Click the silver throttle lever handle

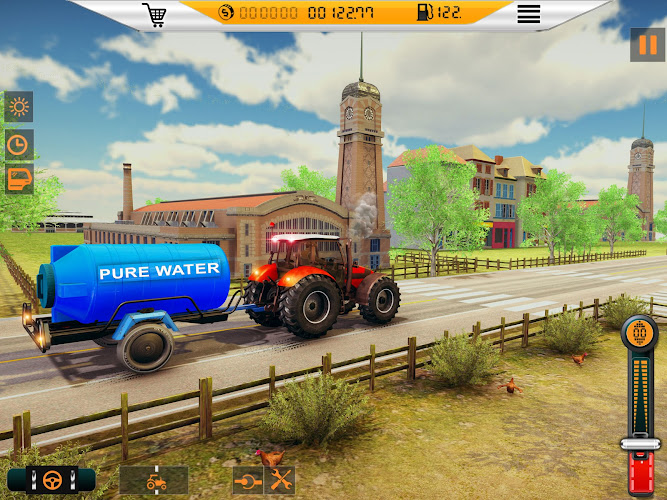(641, 443)
